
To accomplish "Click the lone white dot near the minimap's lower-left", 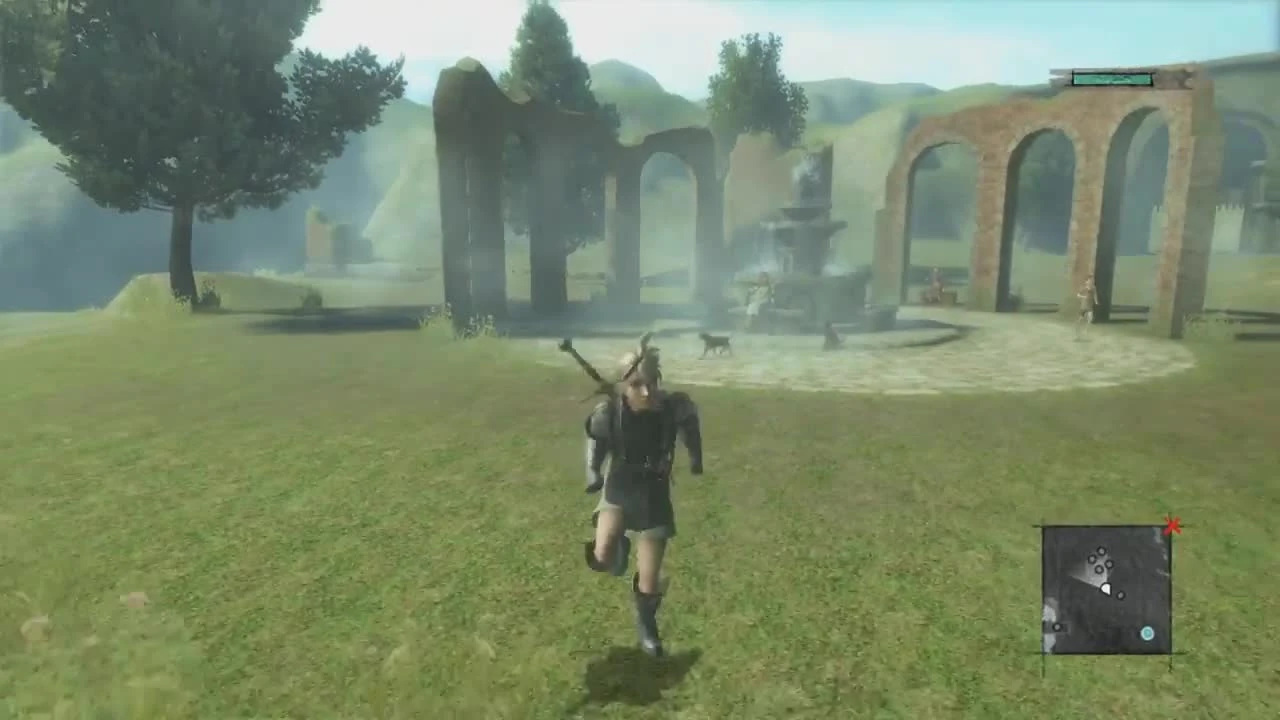I will coord(1057,627).
